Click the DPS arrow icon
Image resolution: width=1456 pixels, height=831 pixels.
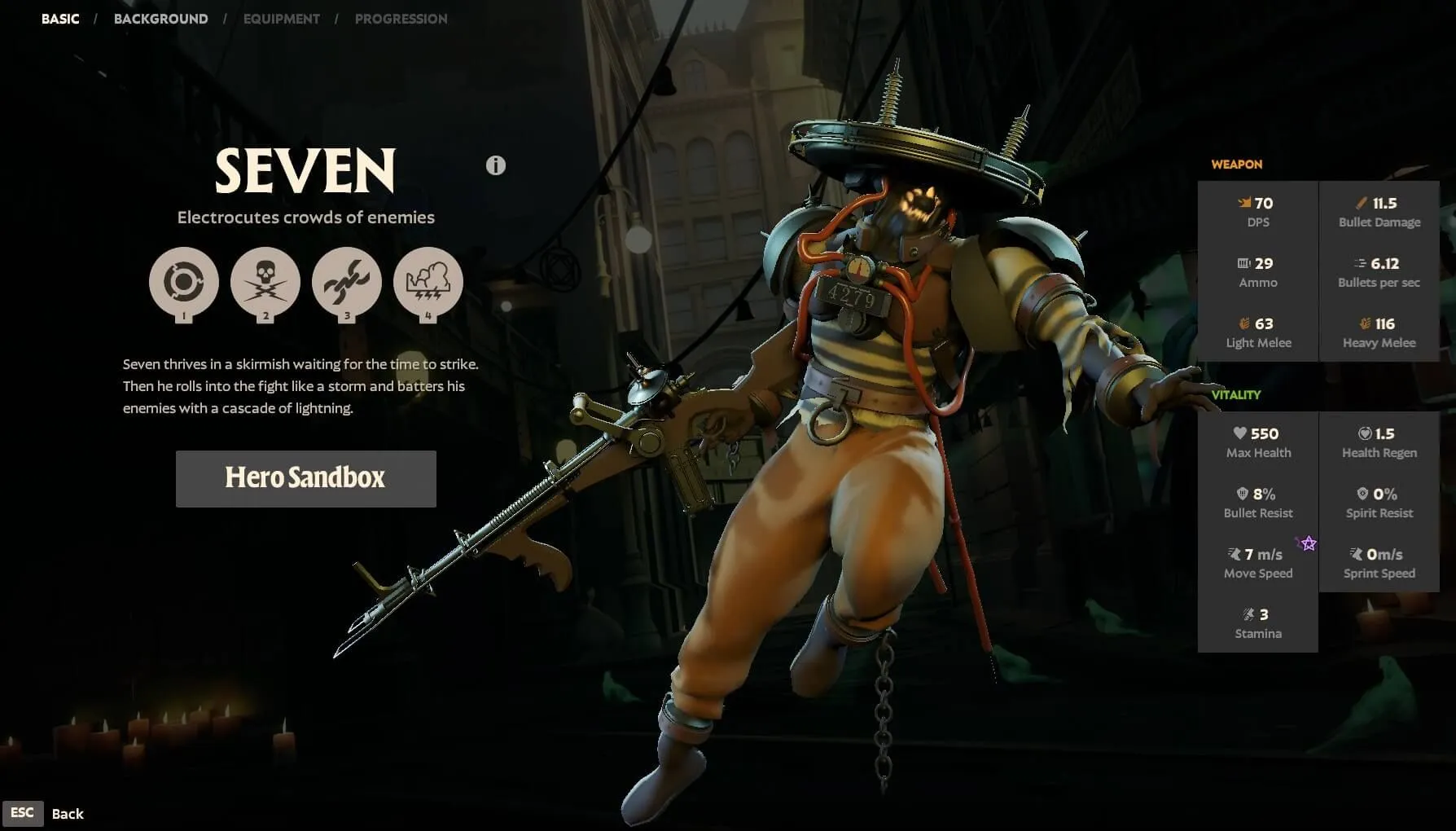(1244, 202)
